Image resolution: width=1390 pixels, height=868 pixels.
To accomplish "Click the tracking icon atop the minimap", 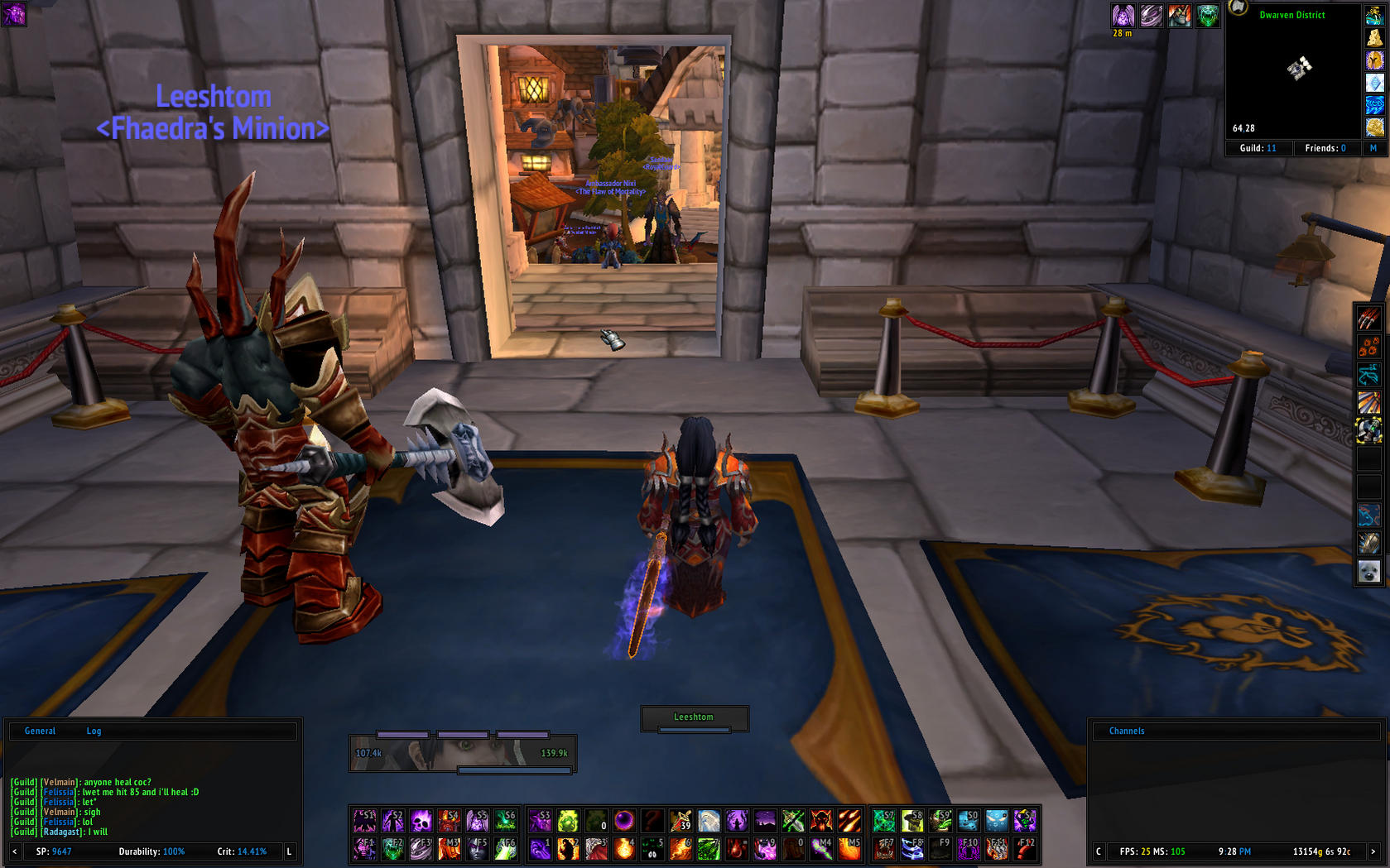I will tap(1238, 8).
